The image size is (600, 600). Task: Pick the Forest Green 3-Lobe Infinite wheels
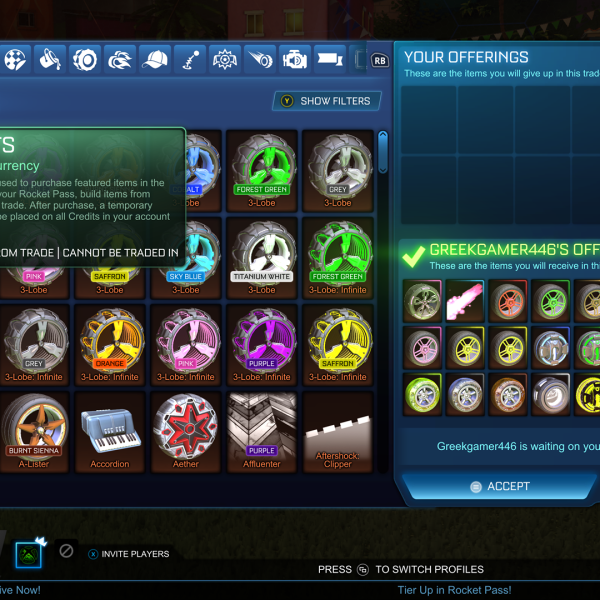coord(338,257)
